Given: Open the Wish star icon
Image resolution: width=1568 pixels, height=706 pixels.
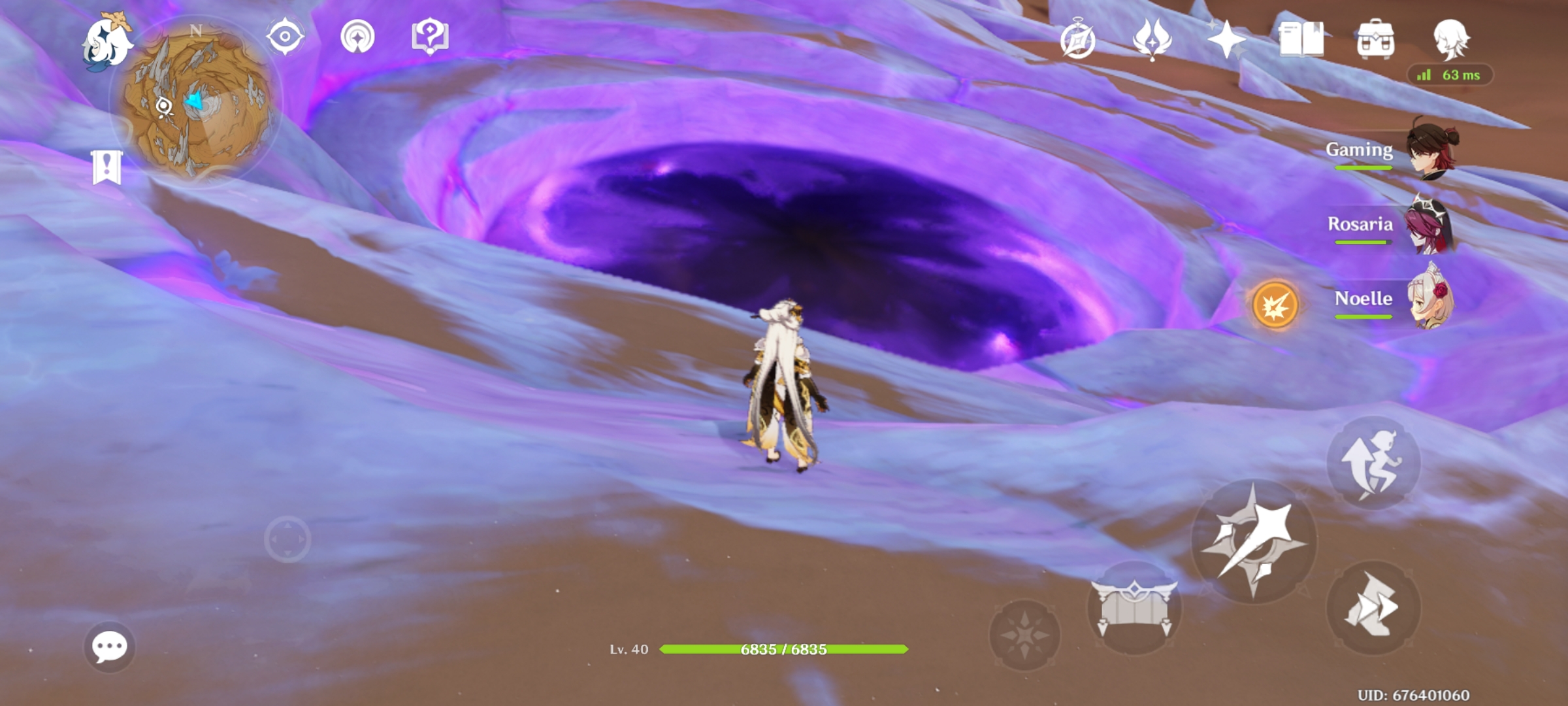Looking at the screenshot, I should point(1227,41).
